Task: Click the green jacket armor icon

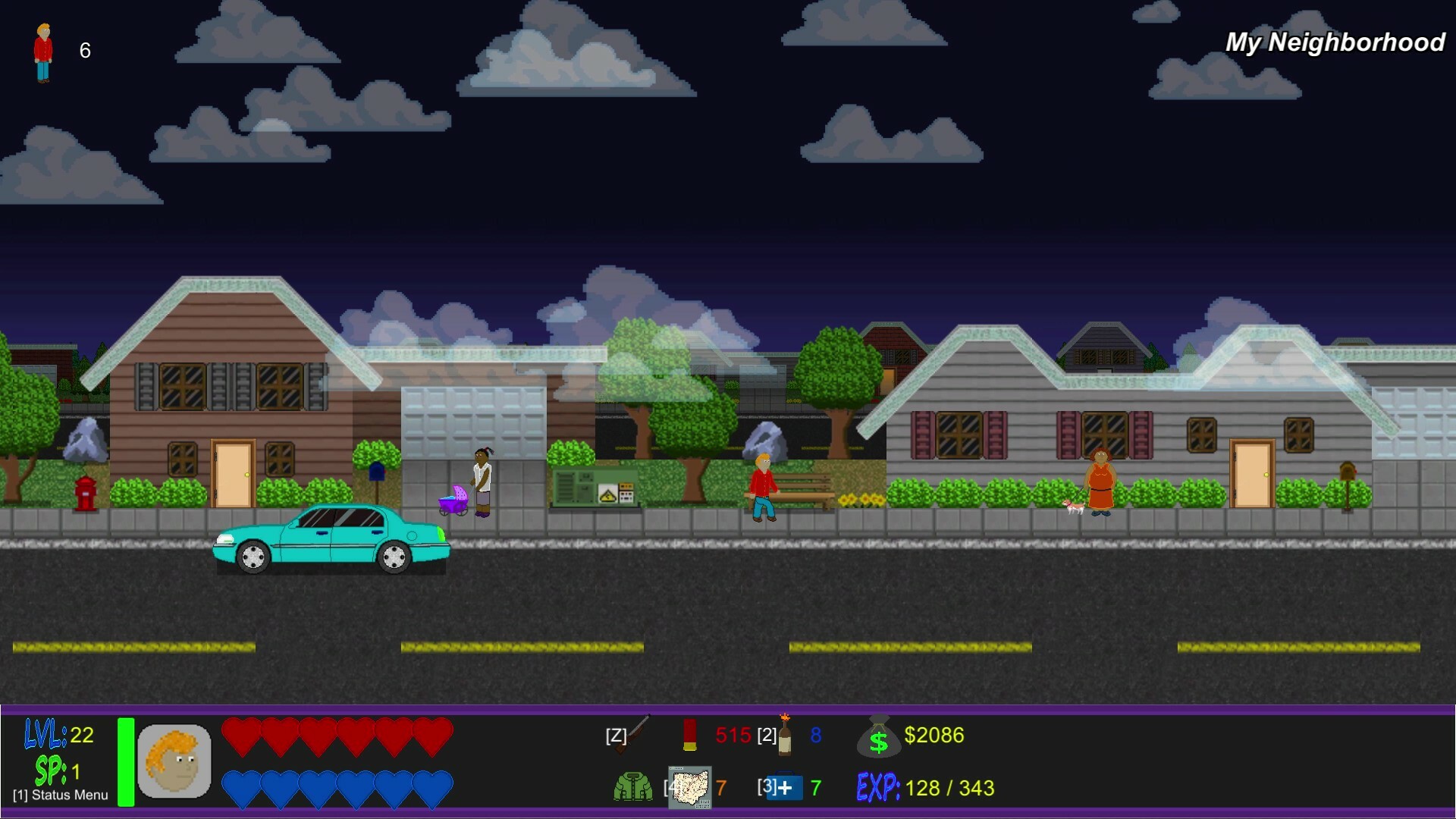Action: click(x=632, y=787)
